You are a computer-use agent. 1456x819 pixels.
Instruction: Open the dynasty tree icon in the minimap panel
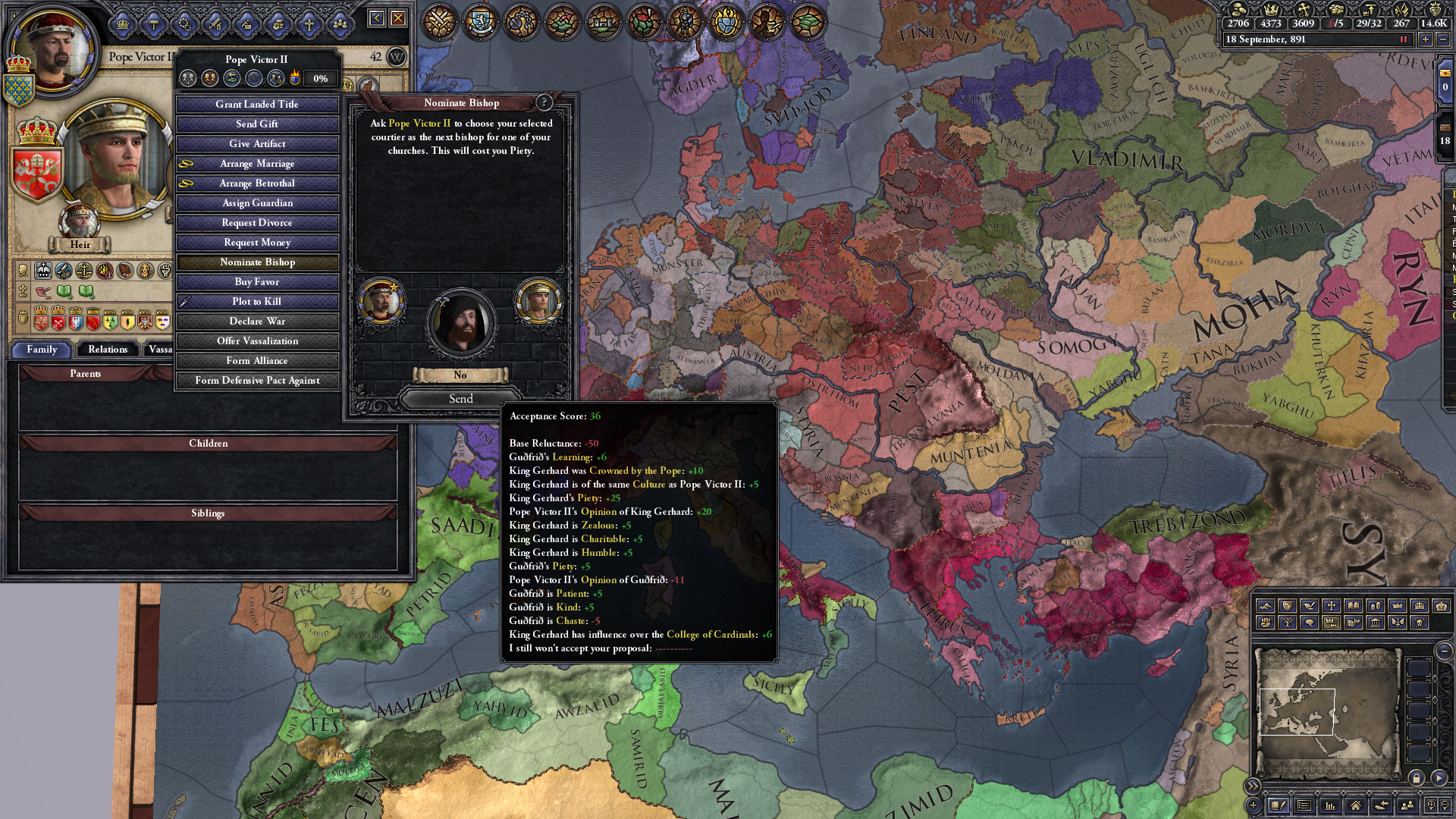1288,622
